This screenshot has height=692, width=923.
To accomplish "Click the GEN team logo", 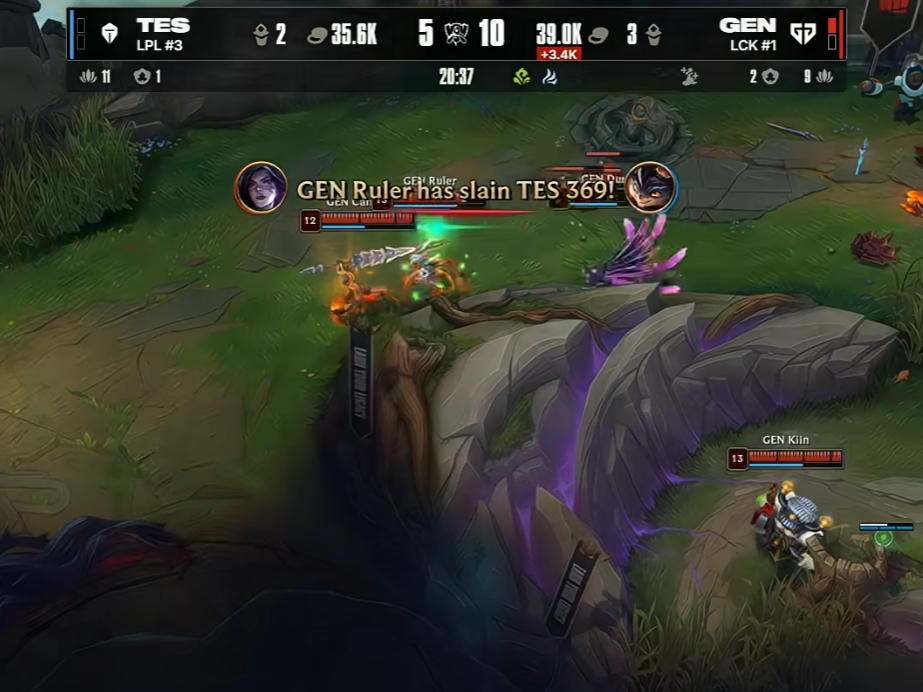I will click(x=803, y=33).
